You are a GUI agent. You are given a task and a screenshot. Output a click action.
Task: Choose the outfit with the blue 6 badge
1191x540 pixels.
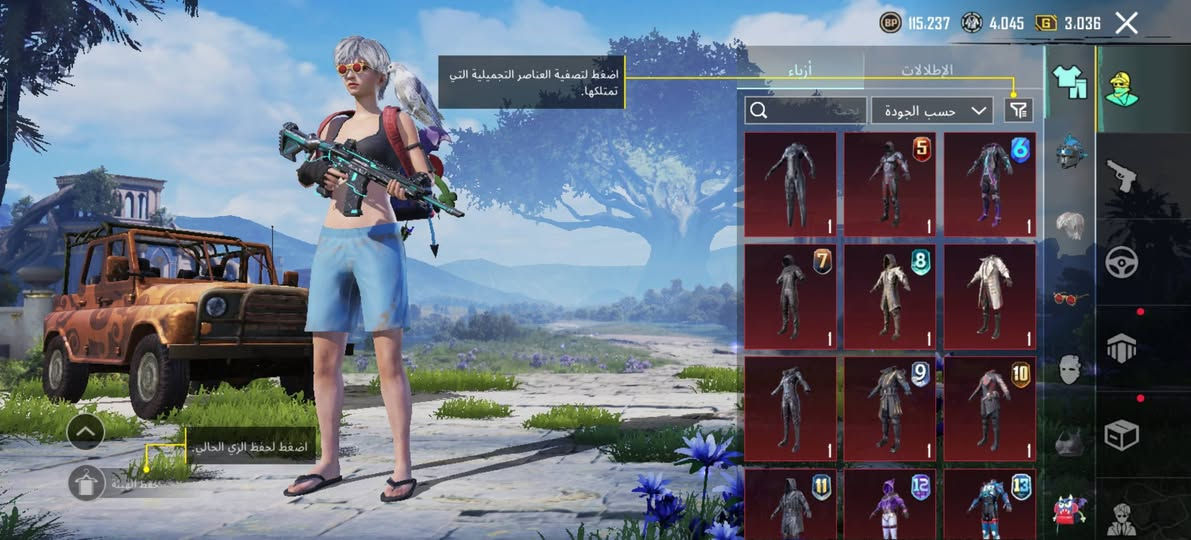(990, 184)
